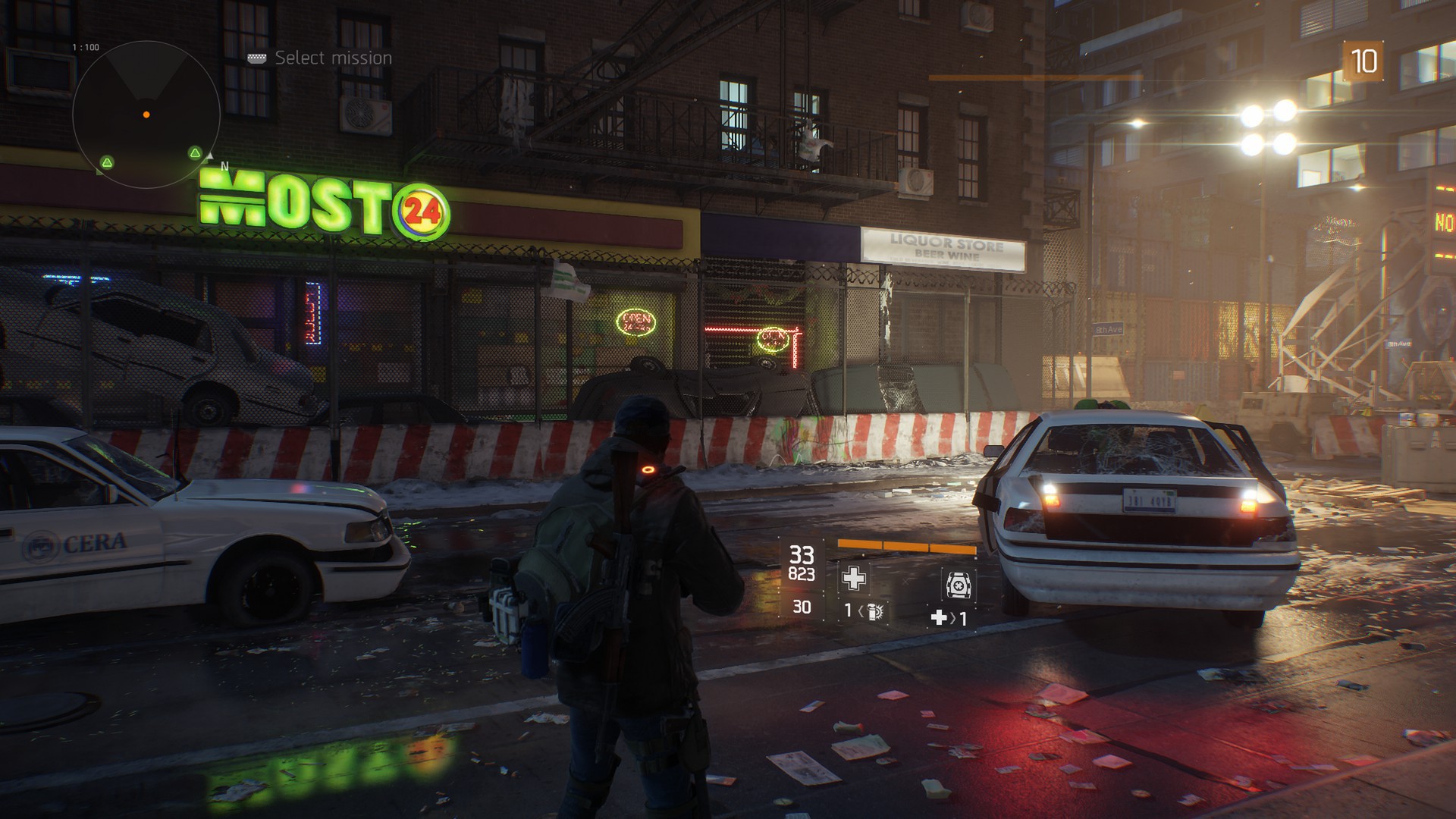Open the Select mission tracker
The image size is (1456, 819).
[332, 58]
